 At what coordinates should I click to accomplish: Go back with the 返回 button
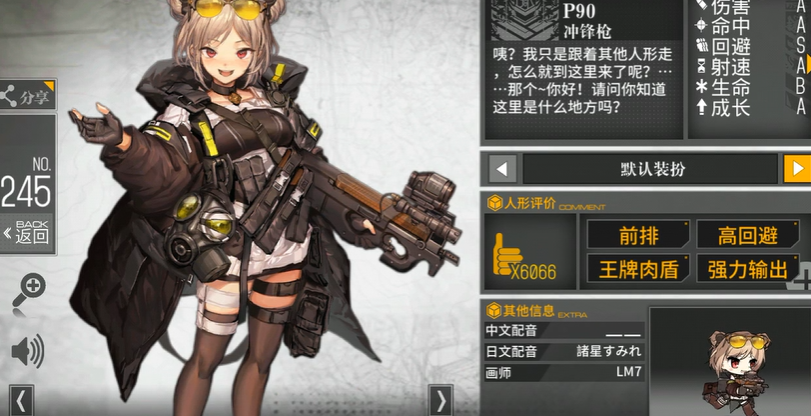pyautogui.click(x=26, y=232)
